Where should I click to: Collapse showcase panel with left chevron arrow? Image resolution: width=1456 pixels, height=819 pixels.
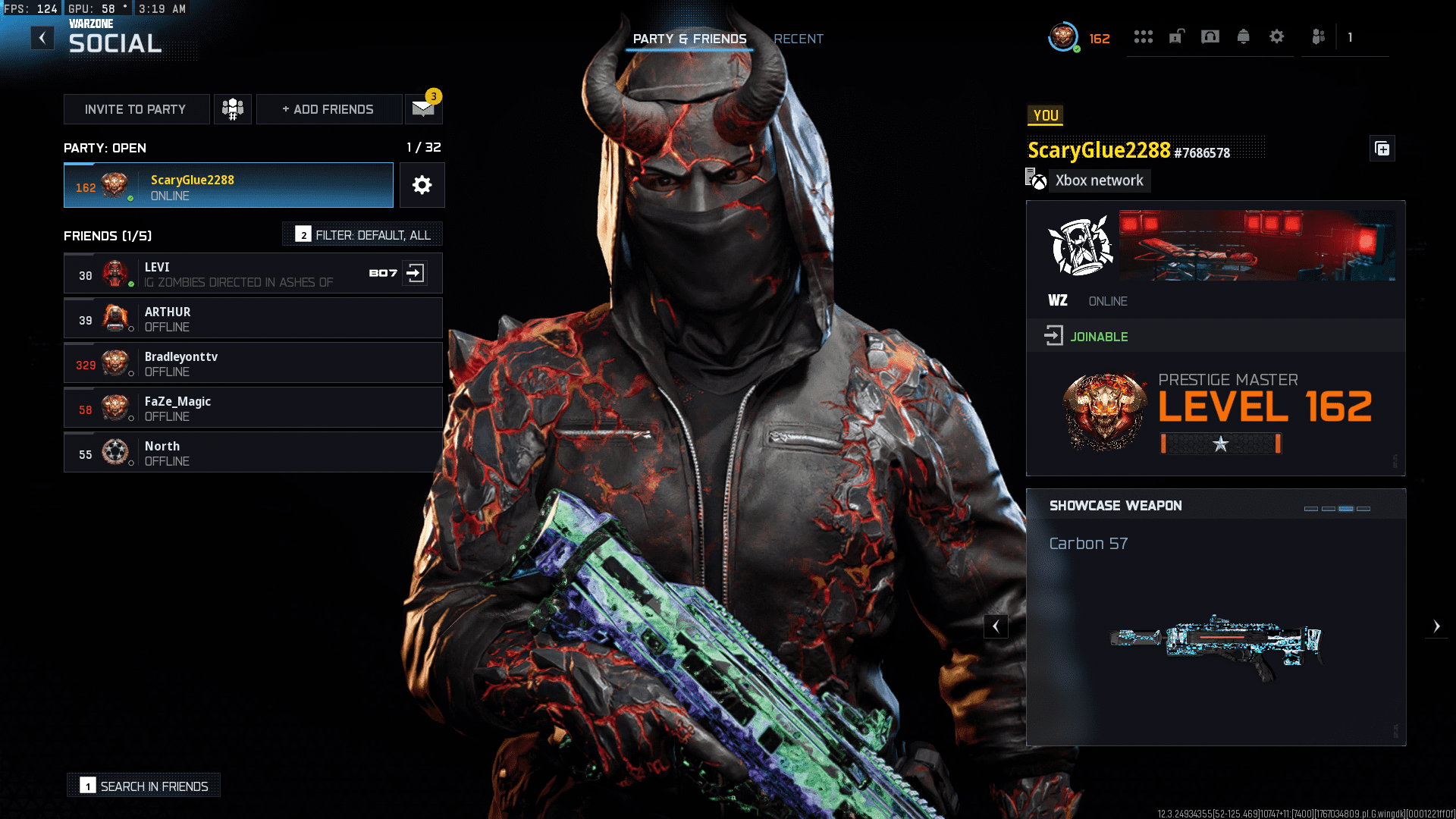click(996, 626)
